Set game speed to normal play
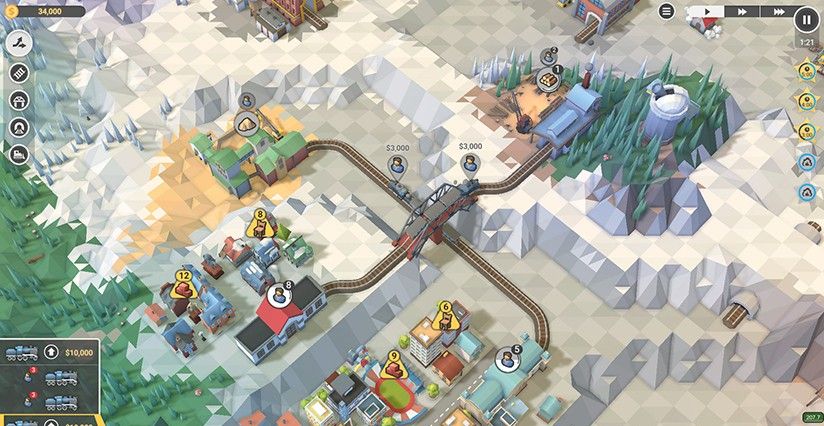824x426 pixels. click(706, 12)
